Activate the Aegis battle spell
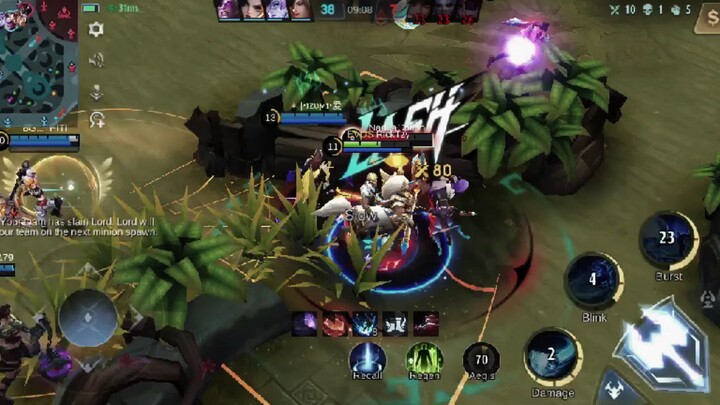The image size is (720, 405). tap(481, 360)
